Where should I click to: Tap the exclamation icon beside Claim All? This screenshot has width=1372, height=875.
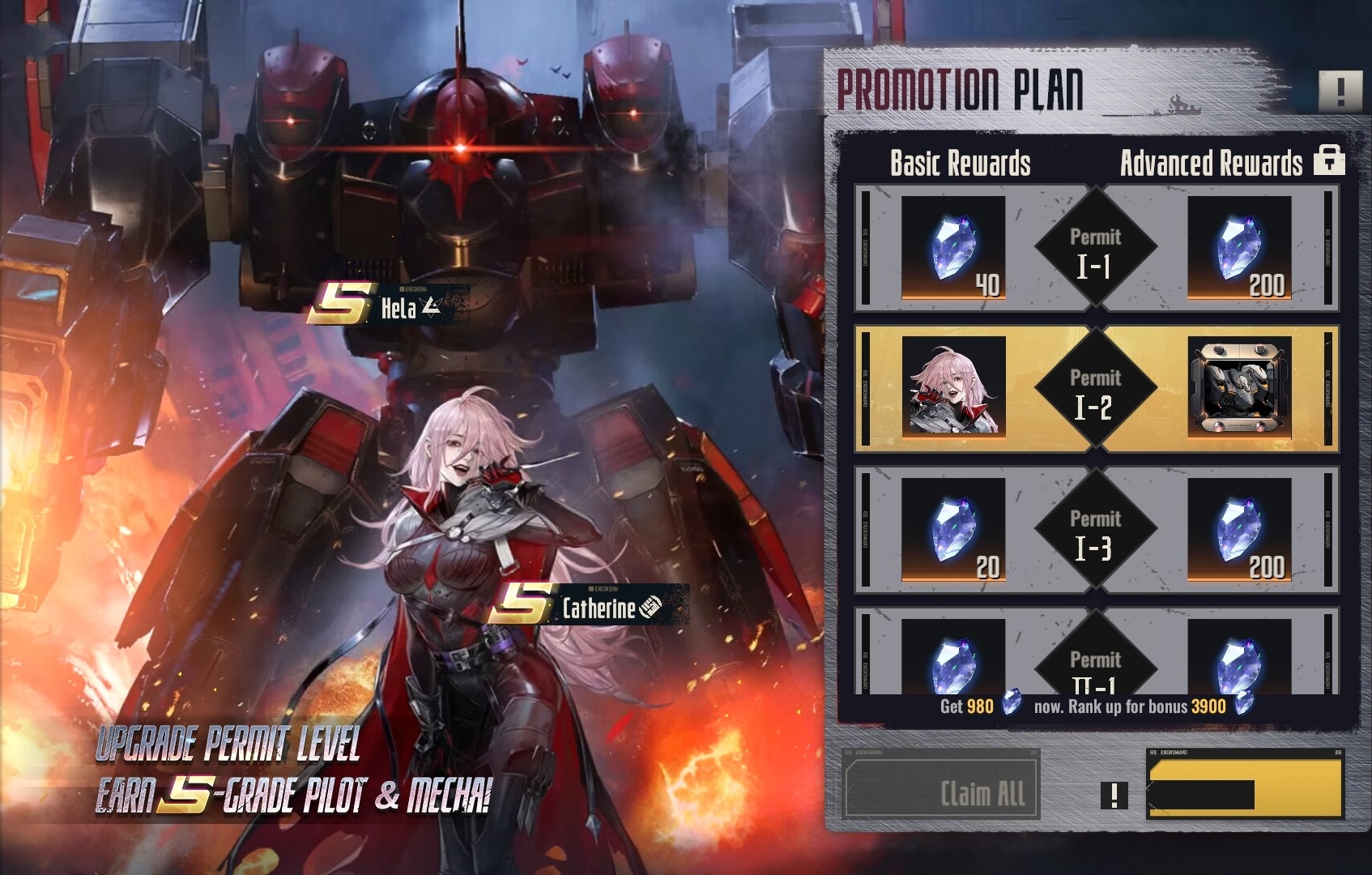point(1114,795)
